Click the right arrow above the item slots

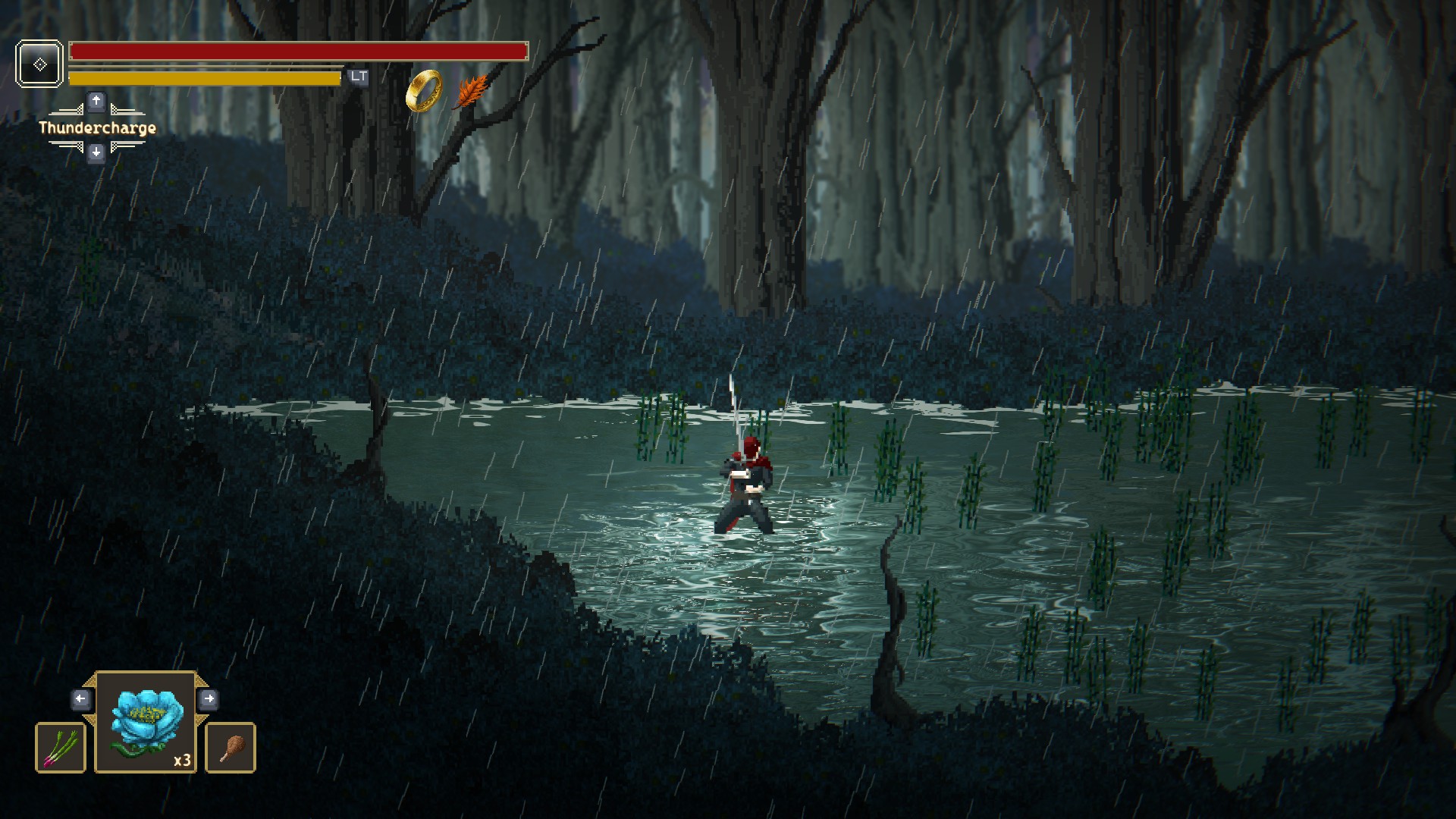pos(209,698)
